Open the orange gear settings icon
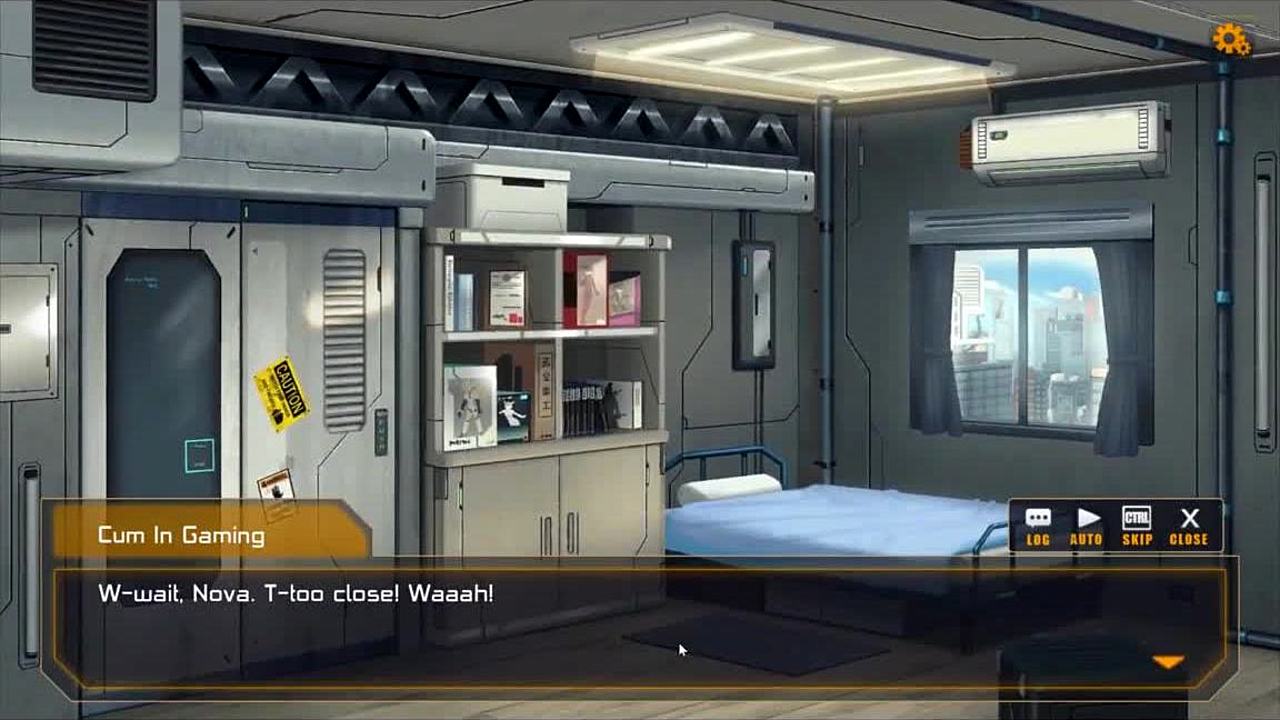Viewport: 1280px width, 720px height. (1231, 40)
